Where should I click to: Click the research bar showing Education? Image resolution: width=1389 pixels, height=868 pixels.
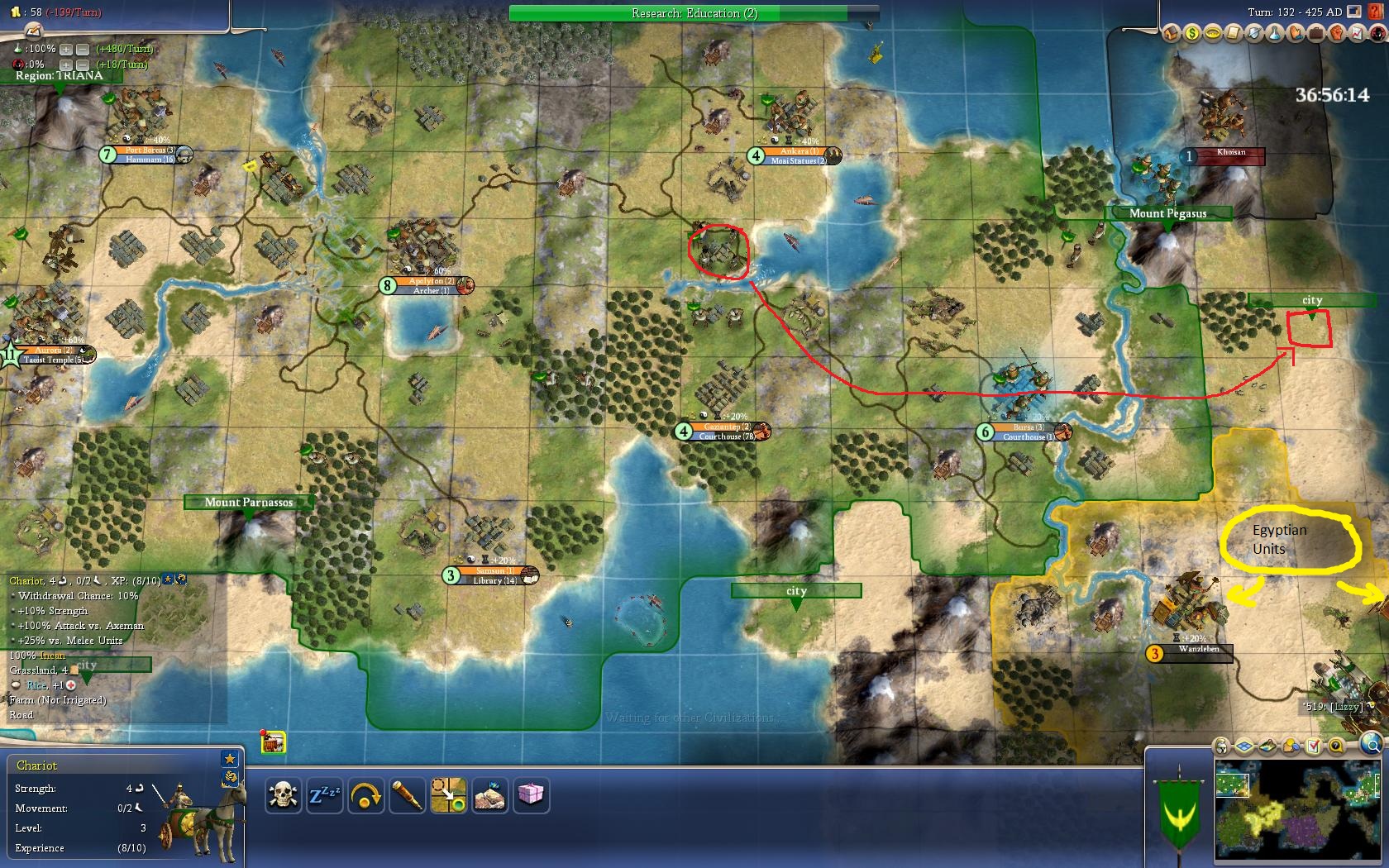click(x=693, y=13)
